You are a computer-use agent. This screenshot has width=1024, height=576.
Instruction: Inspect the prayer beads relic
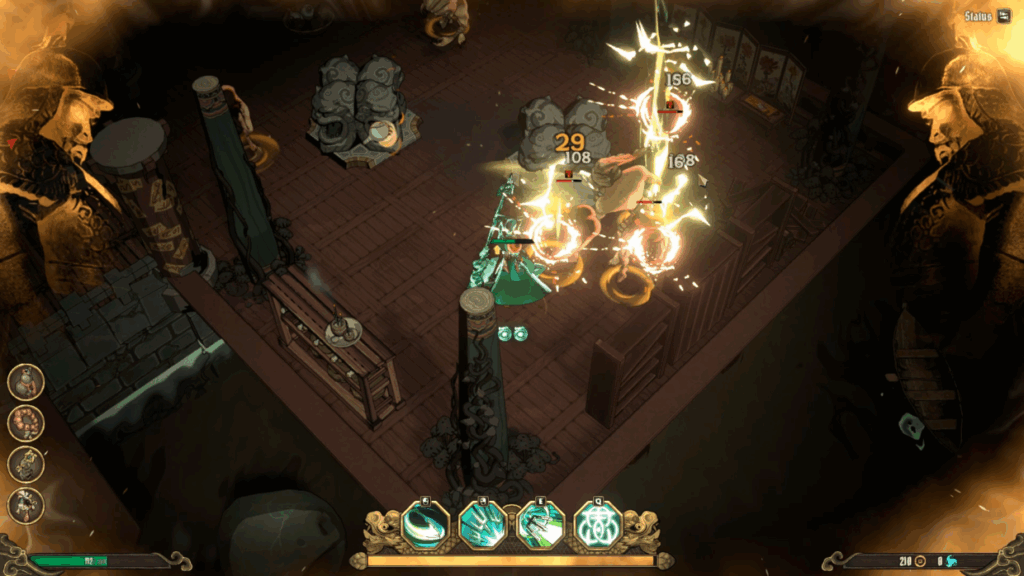pyautogui.click(x=26, y=423)
